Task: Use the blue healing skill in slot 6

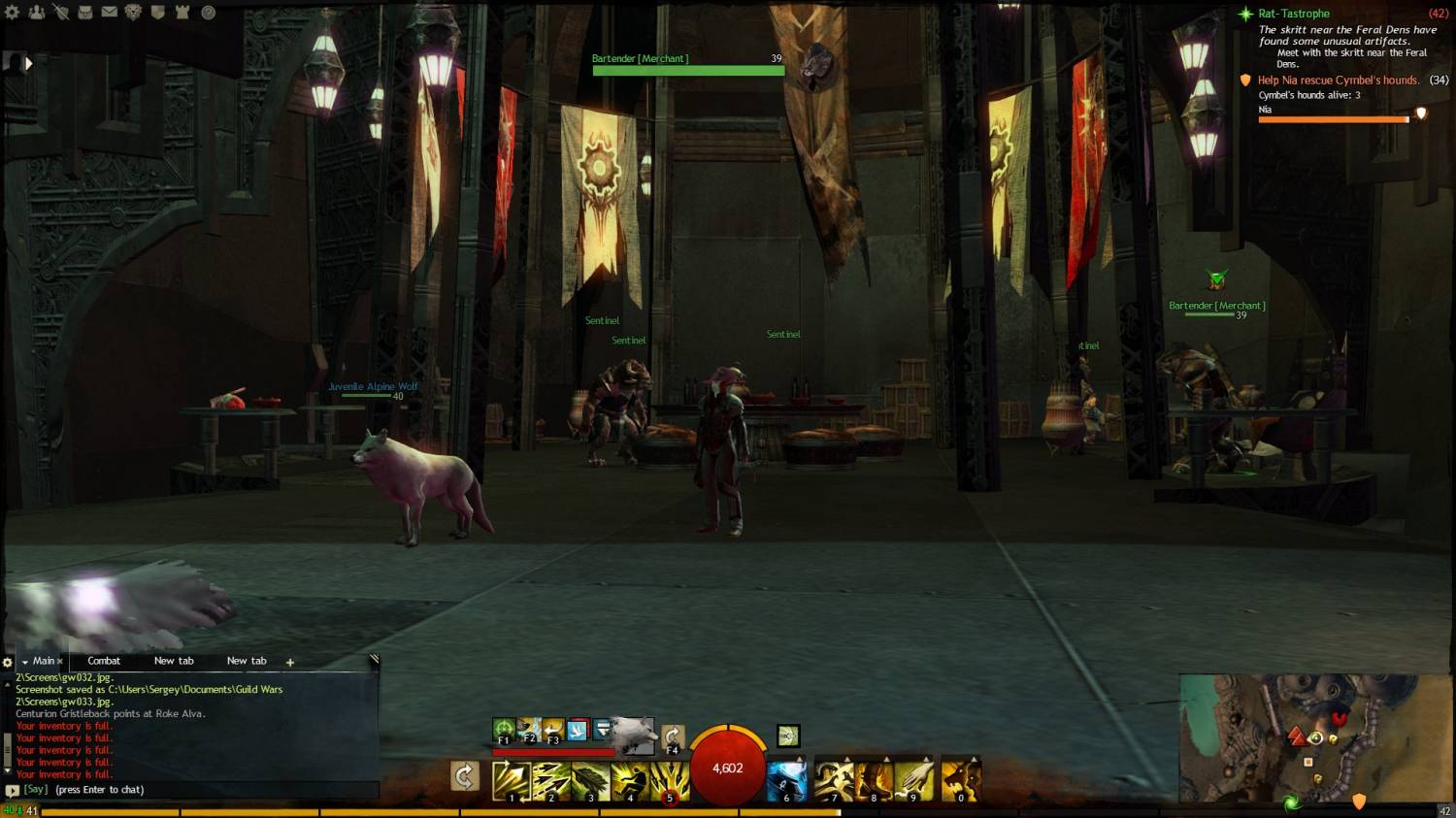Action: [786, 780]
